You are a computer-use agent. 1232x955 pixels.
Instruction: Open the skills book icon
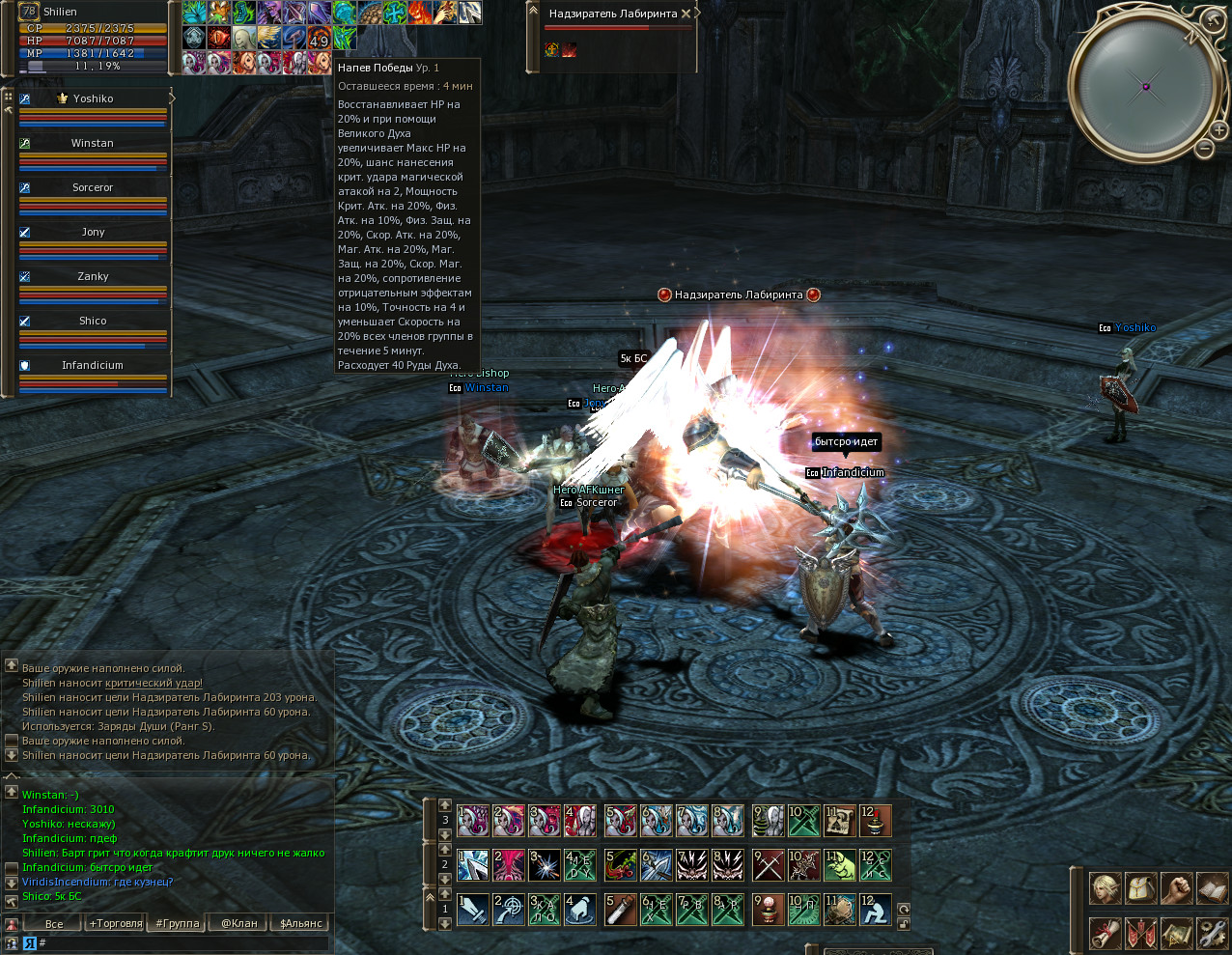(1212, 888)
